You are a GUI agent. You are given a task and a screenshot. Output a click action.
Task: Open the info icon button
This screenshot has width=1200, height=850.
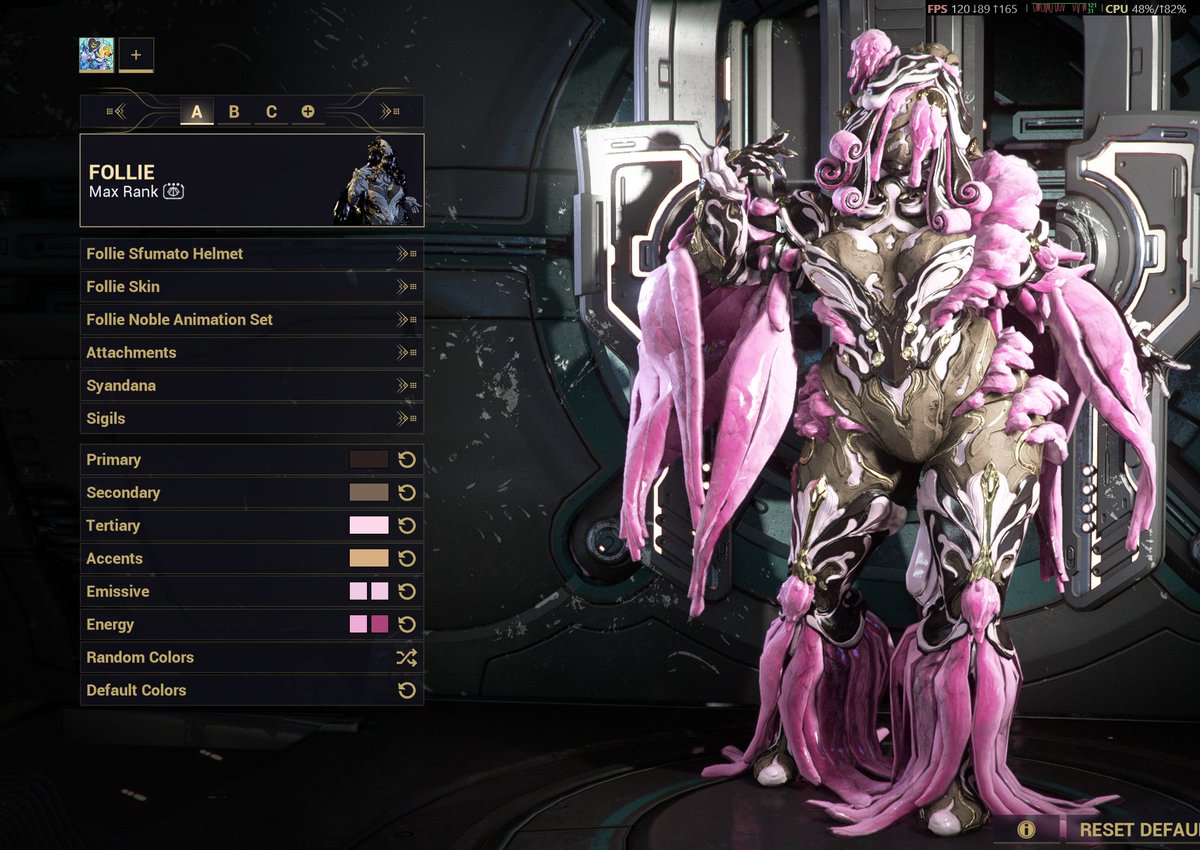pos(1025,829)
